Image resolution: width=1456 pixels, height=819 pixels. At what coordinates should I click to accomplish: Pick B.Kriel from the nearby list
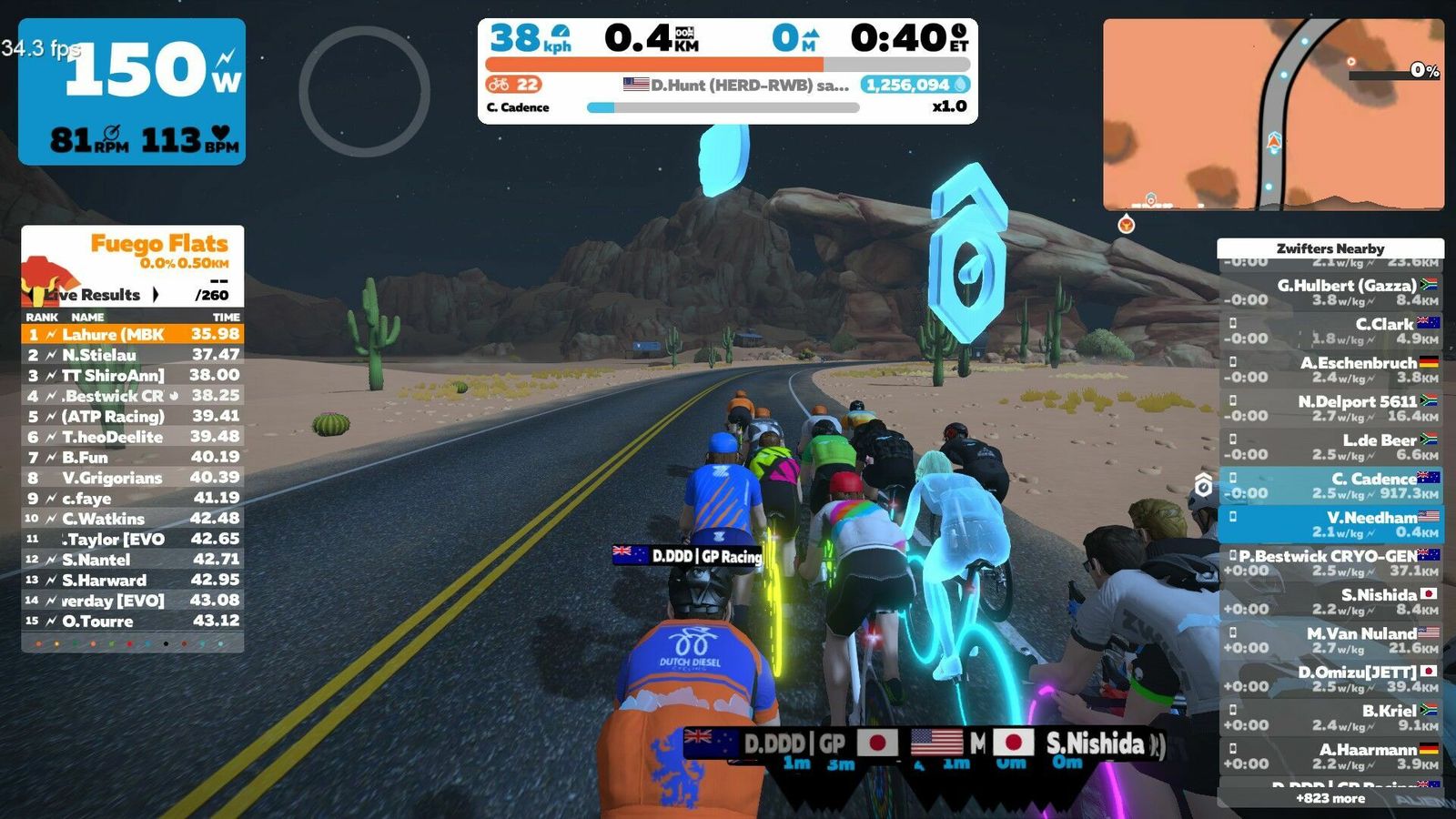[1330, 718]
